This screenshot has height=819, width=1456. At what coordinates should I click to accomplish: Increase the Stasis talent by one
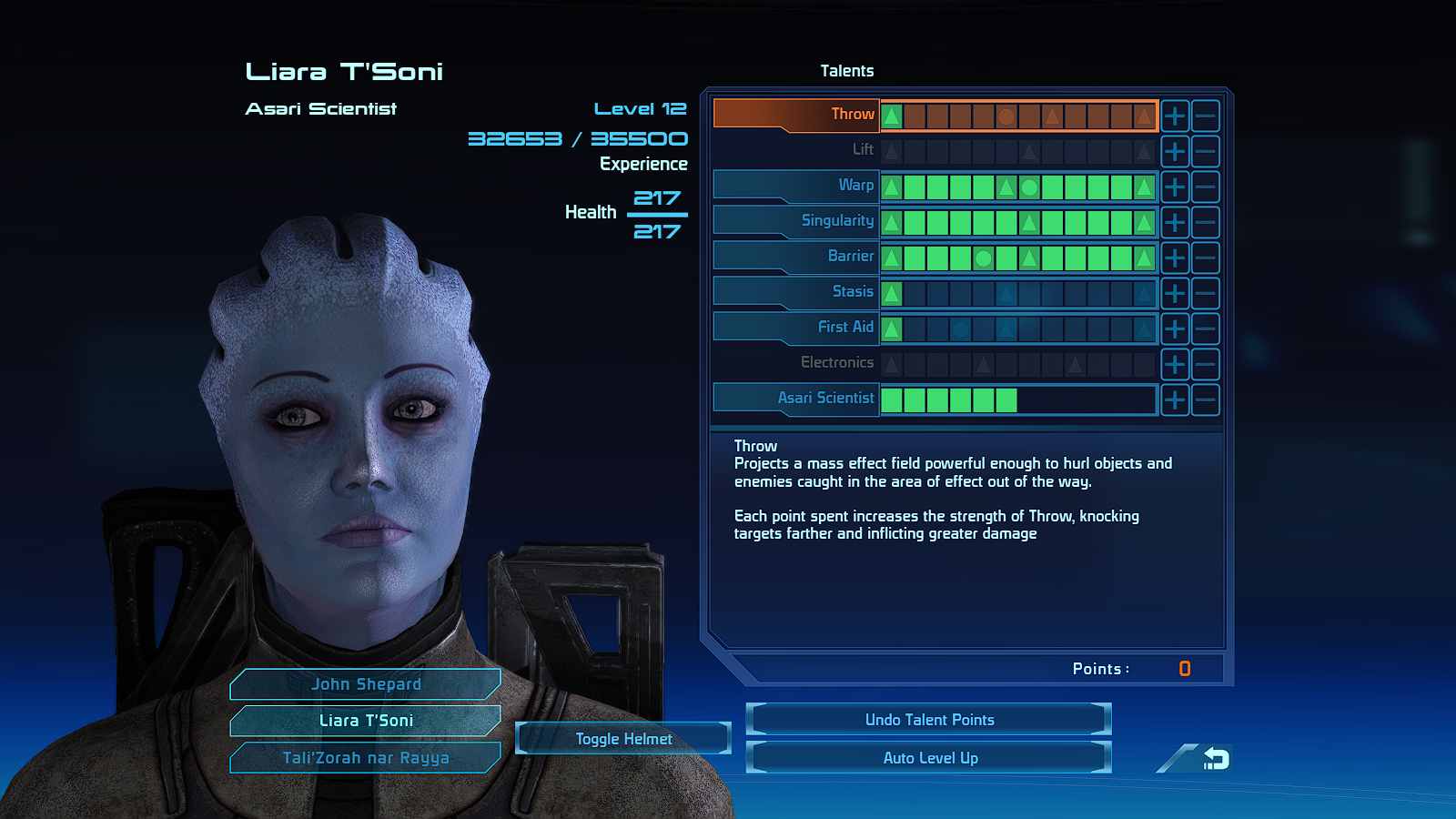point(1175,293)
